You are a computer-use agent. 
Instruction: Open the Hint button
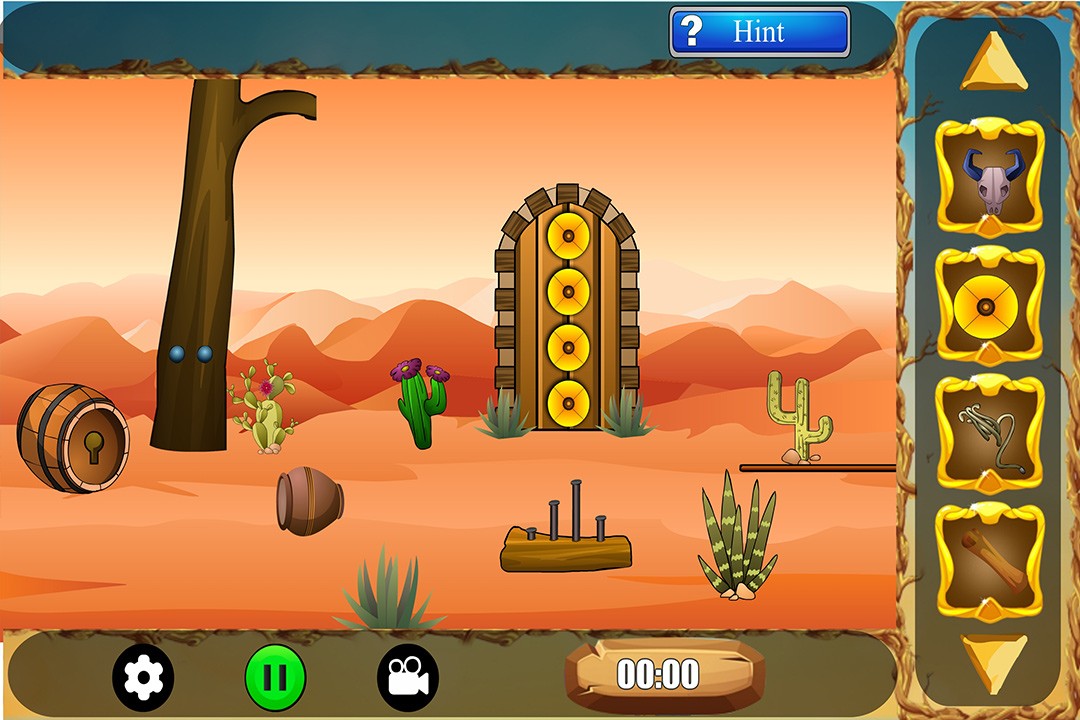759,32
